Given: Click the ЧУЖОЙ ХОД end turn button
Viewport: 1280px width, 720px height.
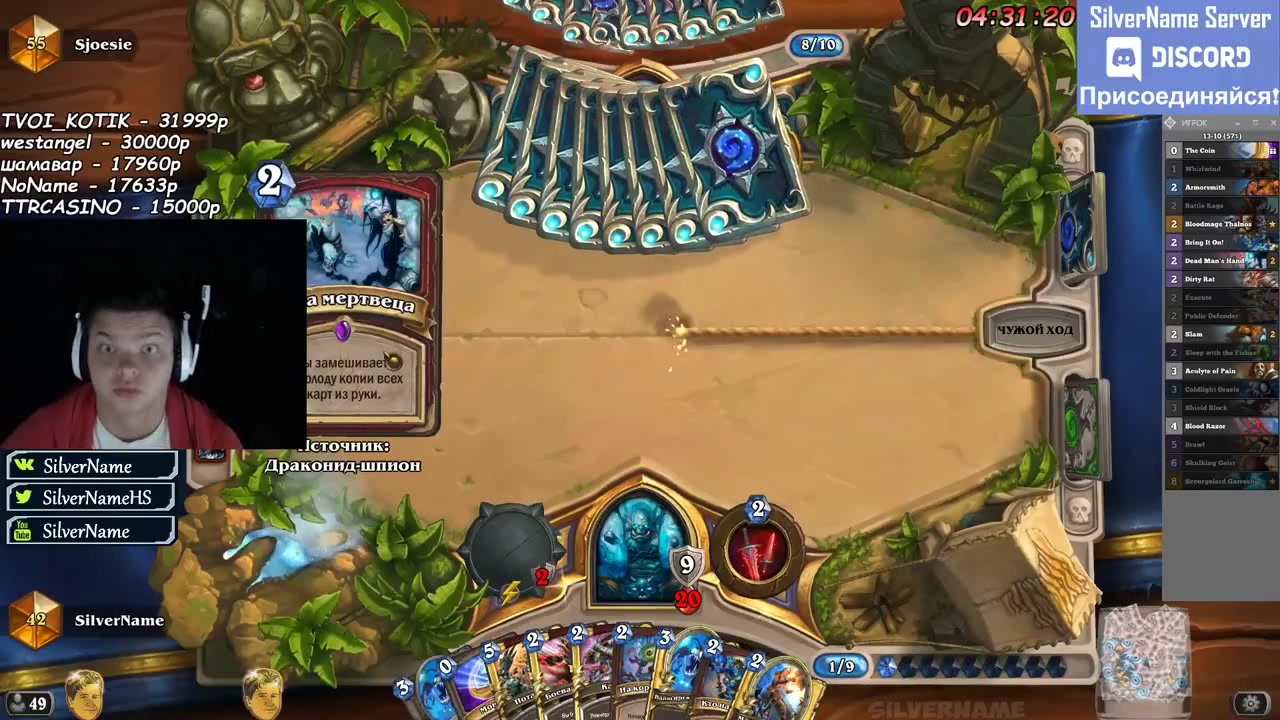Looking at the screenshot, I should tap(1033, 330).
